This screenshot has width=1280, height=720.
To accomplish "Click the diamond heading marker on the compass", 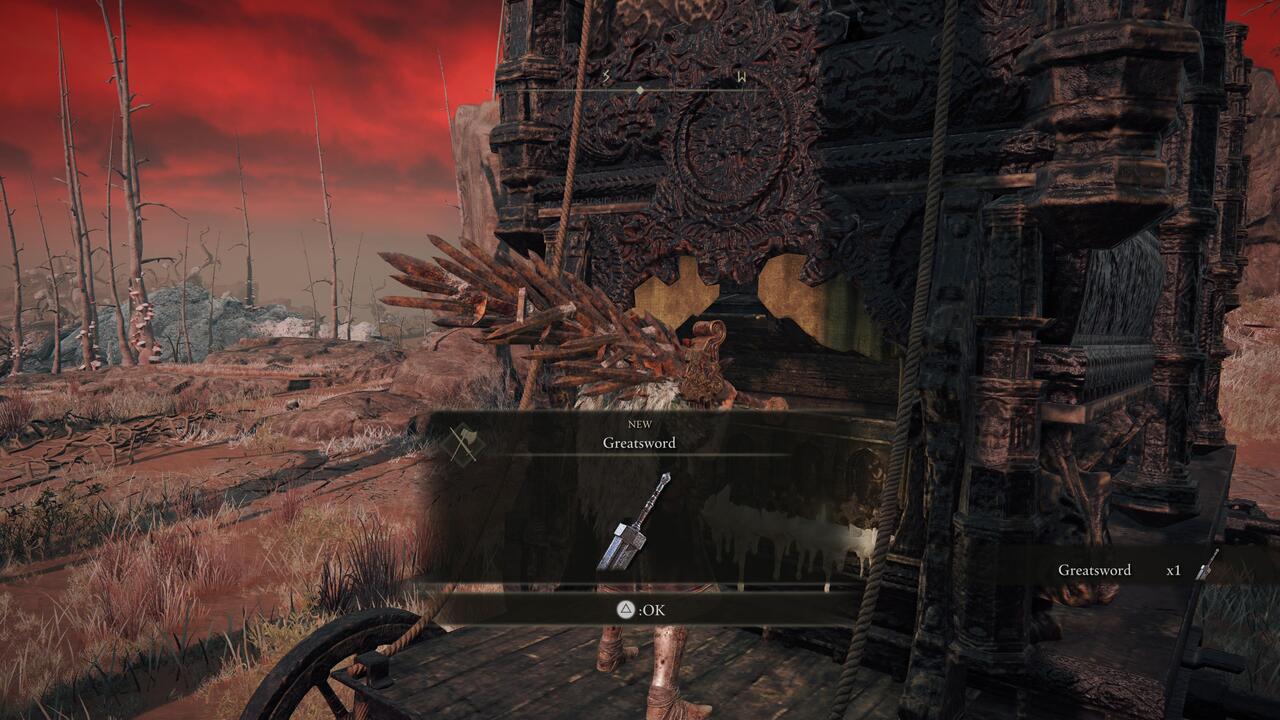I will tap(640, 90).
